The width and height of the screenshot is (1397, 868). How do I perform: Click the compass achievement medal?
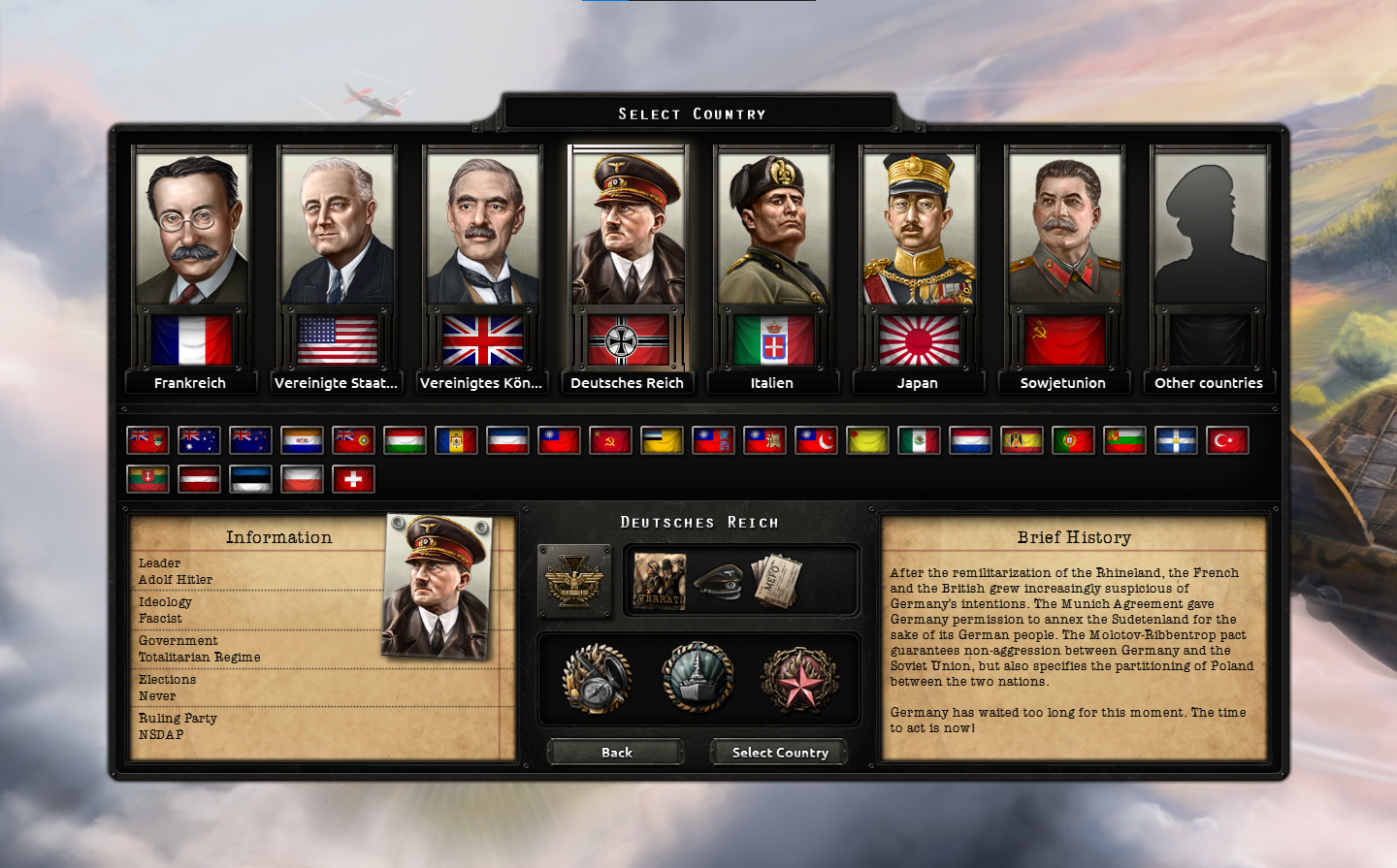596,678
